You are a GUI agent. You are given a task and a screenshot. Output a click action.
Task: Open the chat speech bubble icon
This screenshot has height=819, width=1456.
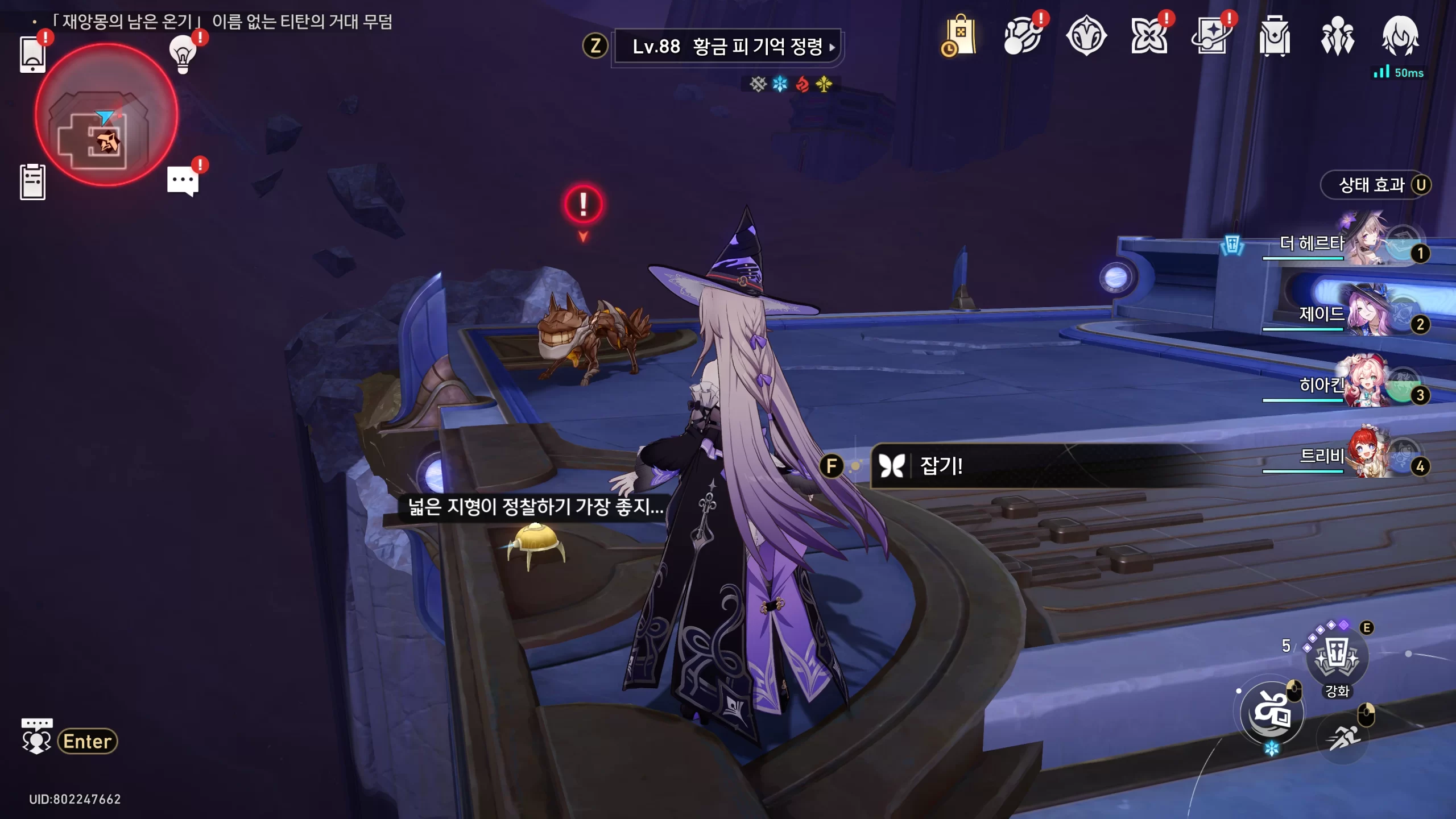coord(183,181)
